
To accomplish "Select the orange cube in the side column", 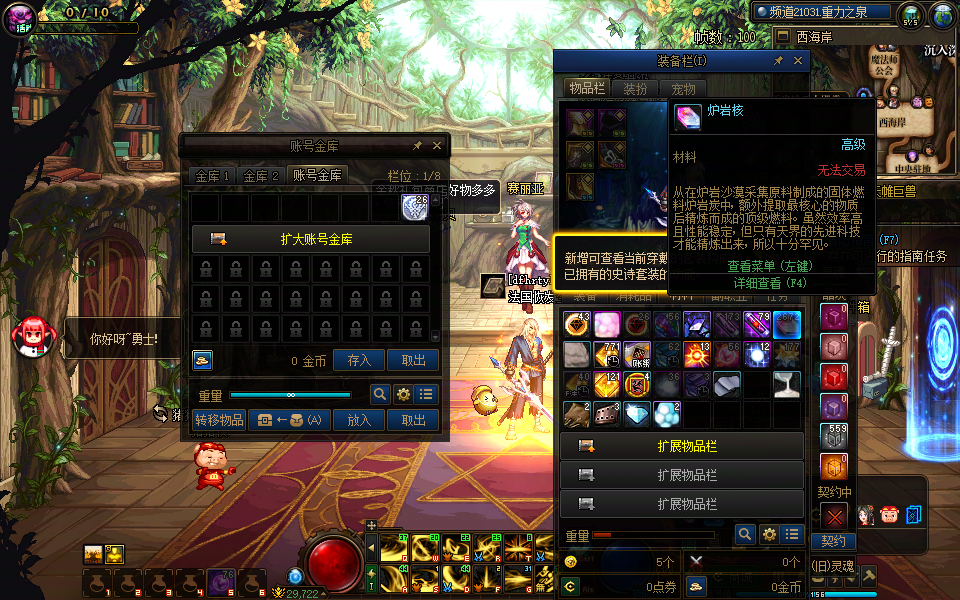I will (x=834, y=466).
